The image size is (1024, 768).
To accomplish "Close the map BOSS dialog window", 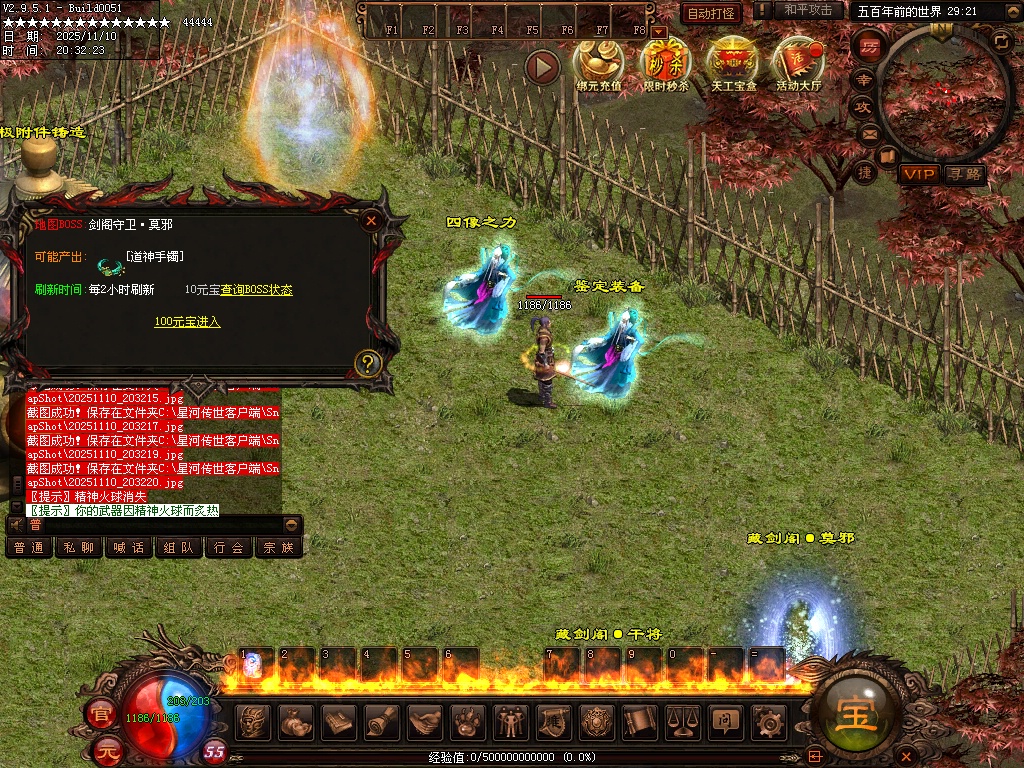I will tap(371, 221).
